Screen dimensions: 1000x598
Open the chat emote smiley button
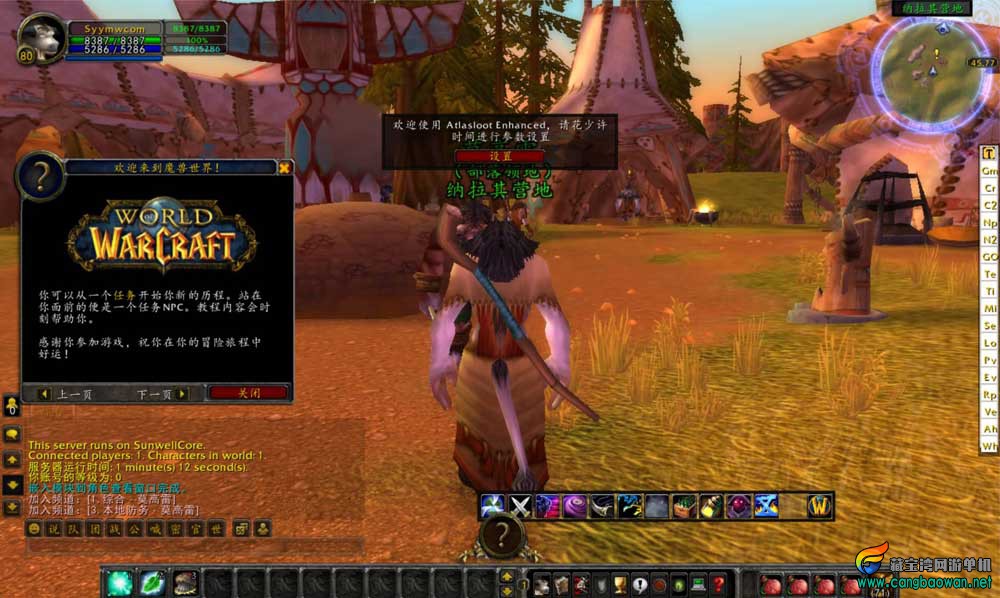pyautogui.click(x=35, y=528)
